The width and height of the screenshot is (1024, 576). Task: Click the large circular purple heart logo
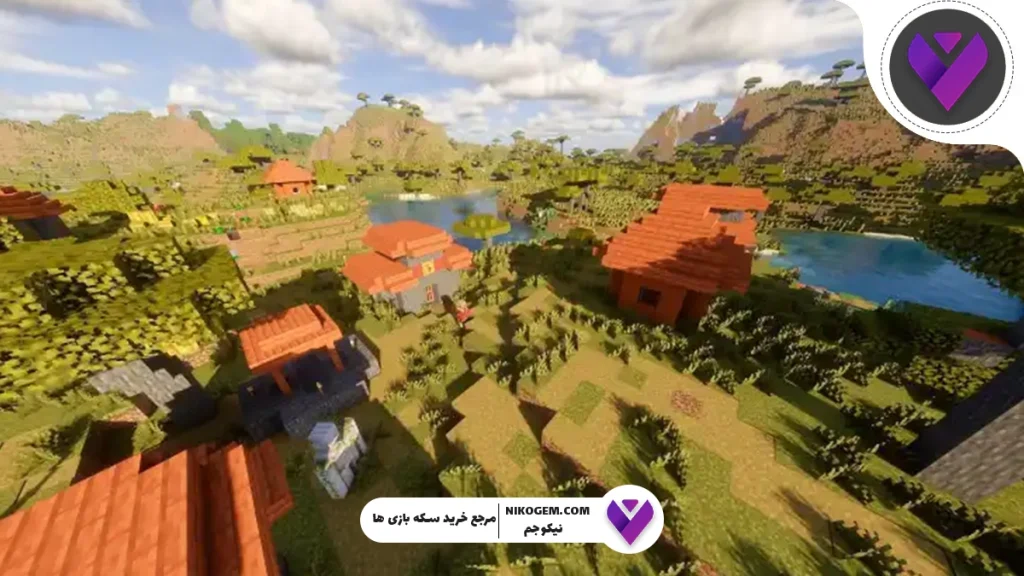tap(947, 67)
